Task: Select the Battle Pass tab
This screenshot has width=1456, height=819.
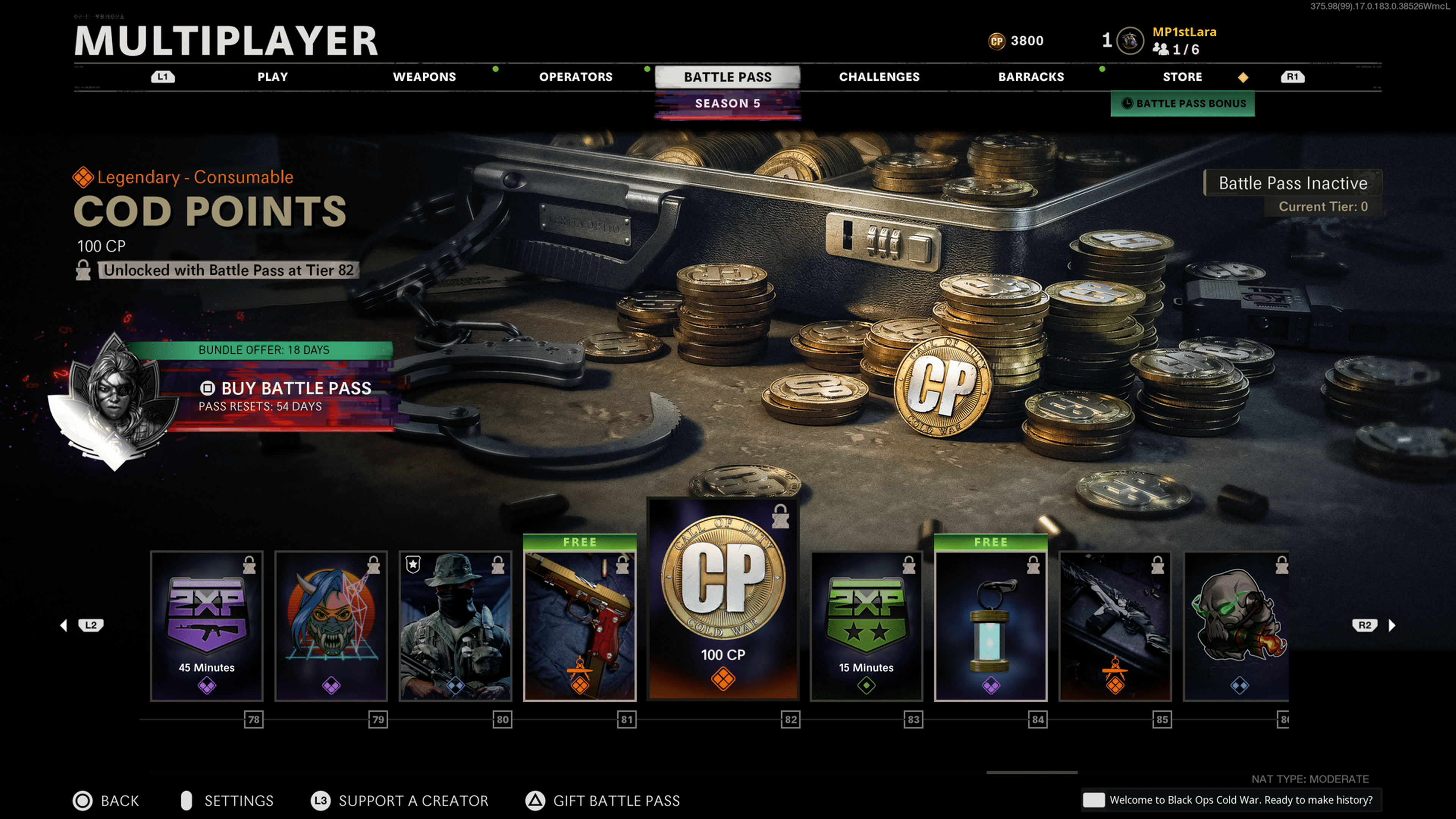Action: (728, 77)
